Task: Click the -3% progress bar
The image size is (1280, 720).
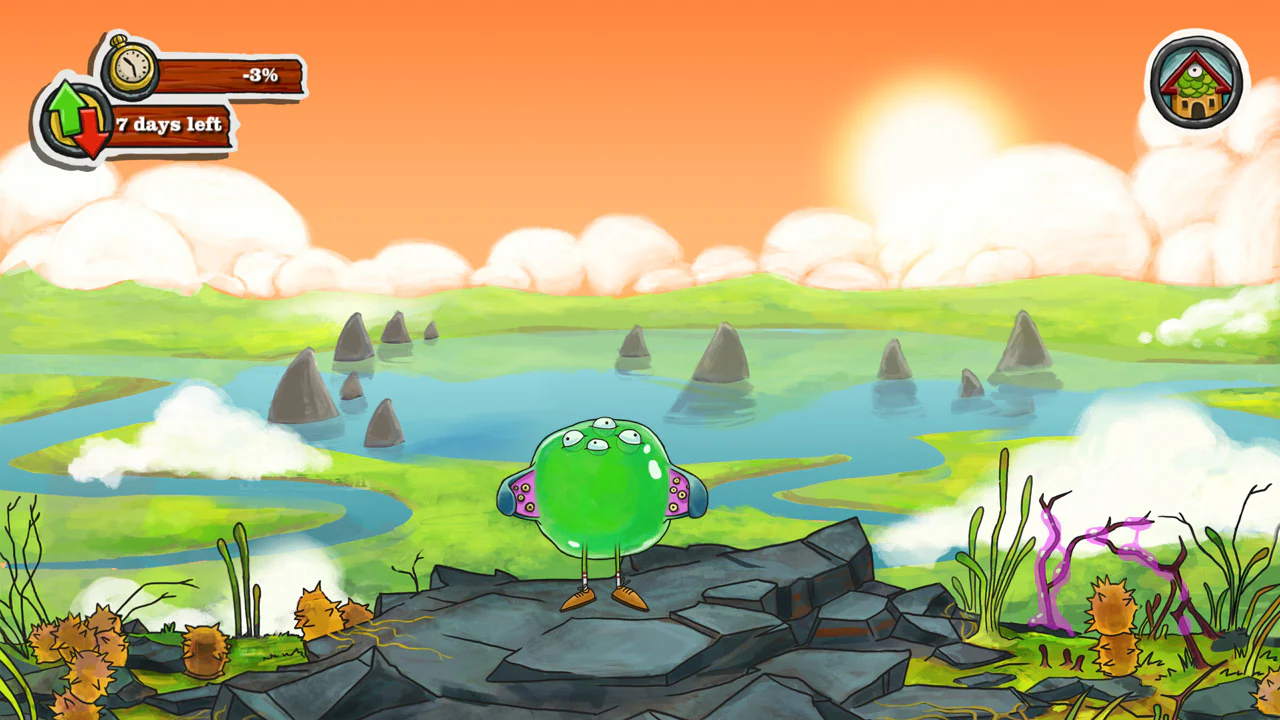Action: (230, 74)
